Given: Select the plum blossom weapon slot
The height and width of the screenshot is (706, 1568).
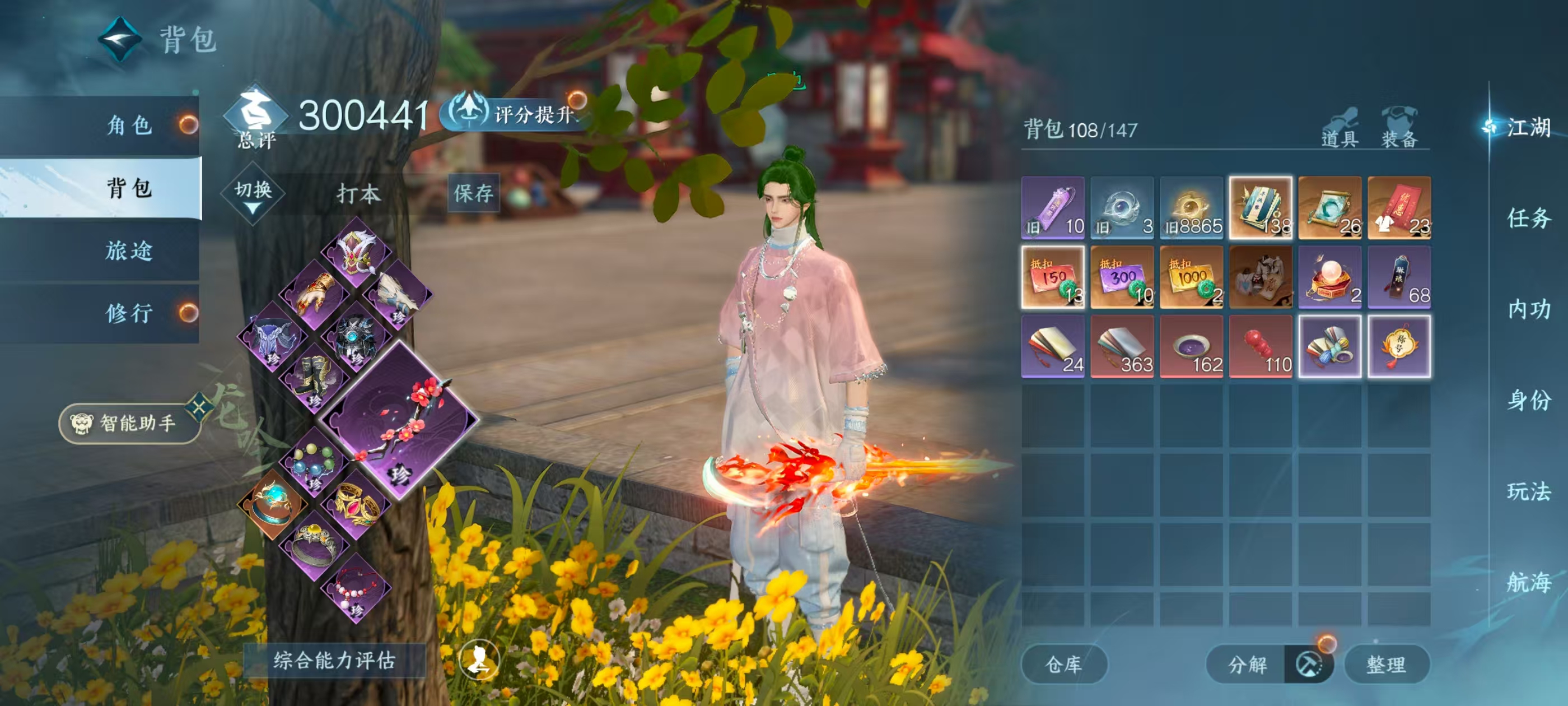Looking at the screenshot, I should click(x=400, y=419).
